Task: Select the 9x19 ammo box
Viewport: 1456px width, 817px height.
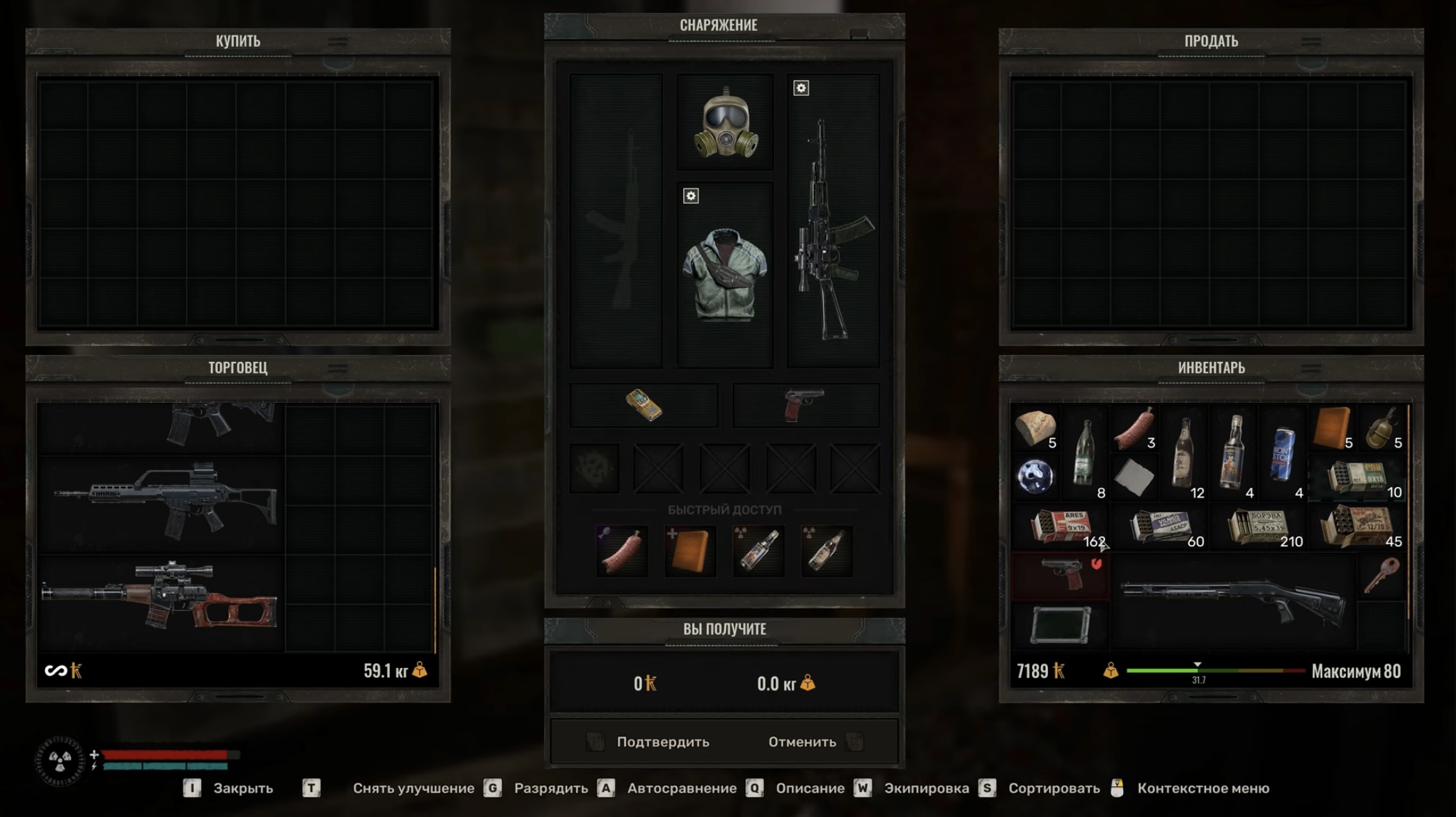Action: coord(1060,528)
